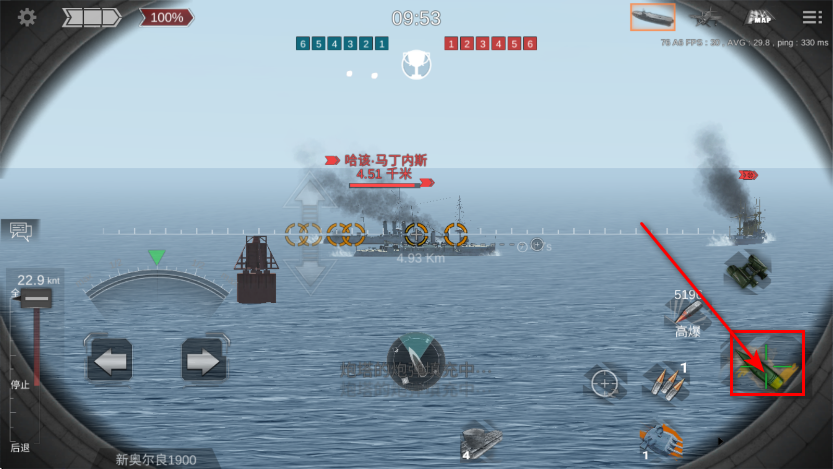Open the settings gear

point(27,18)
